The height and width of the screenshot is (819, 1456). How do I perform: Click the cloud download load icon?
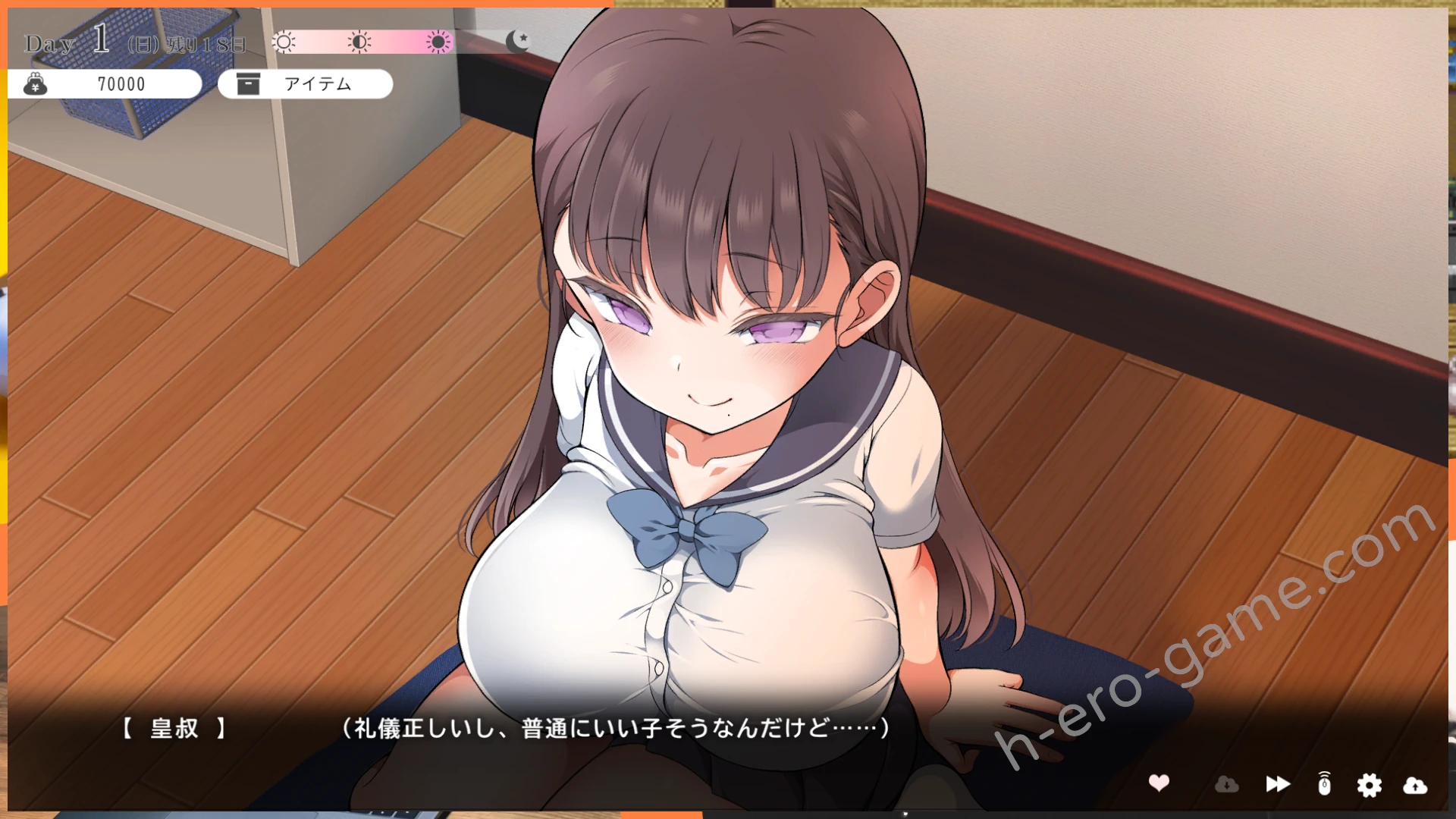click(x=1226, y=784)
